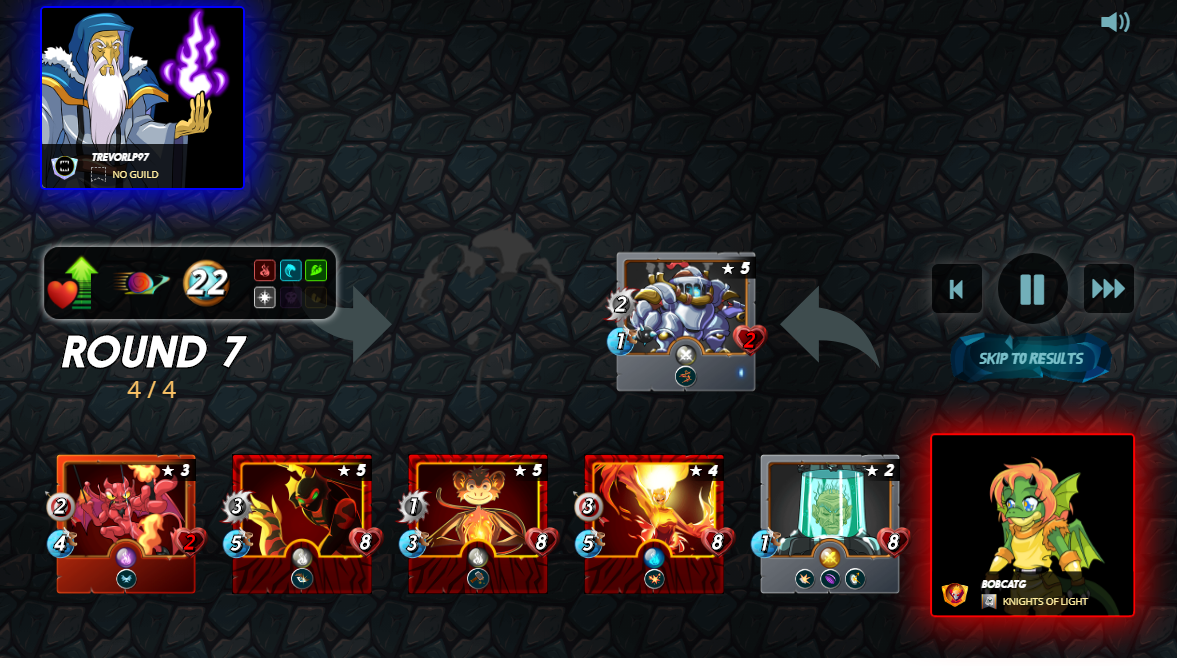Image resolution: width=1177 pixels, height=666 pixels.
Task: Restart battle with the rewind button
Action: click(956, 289)
